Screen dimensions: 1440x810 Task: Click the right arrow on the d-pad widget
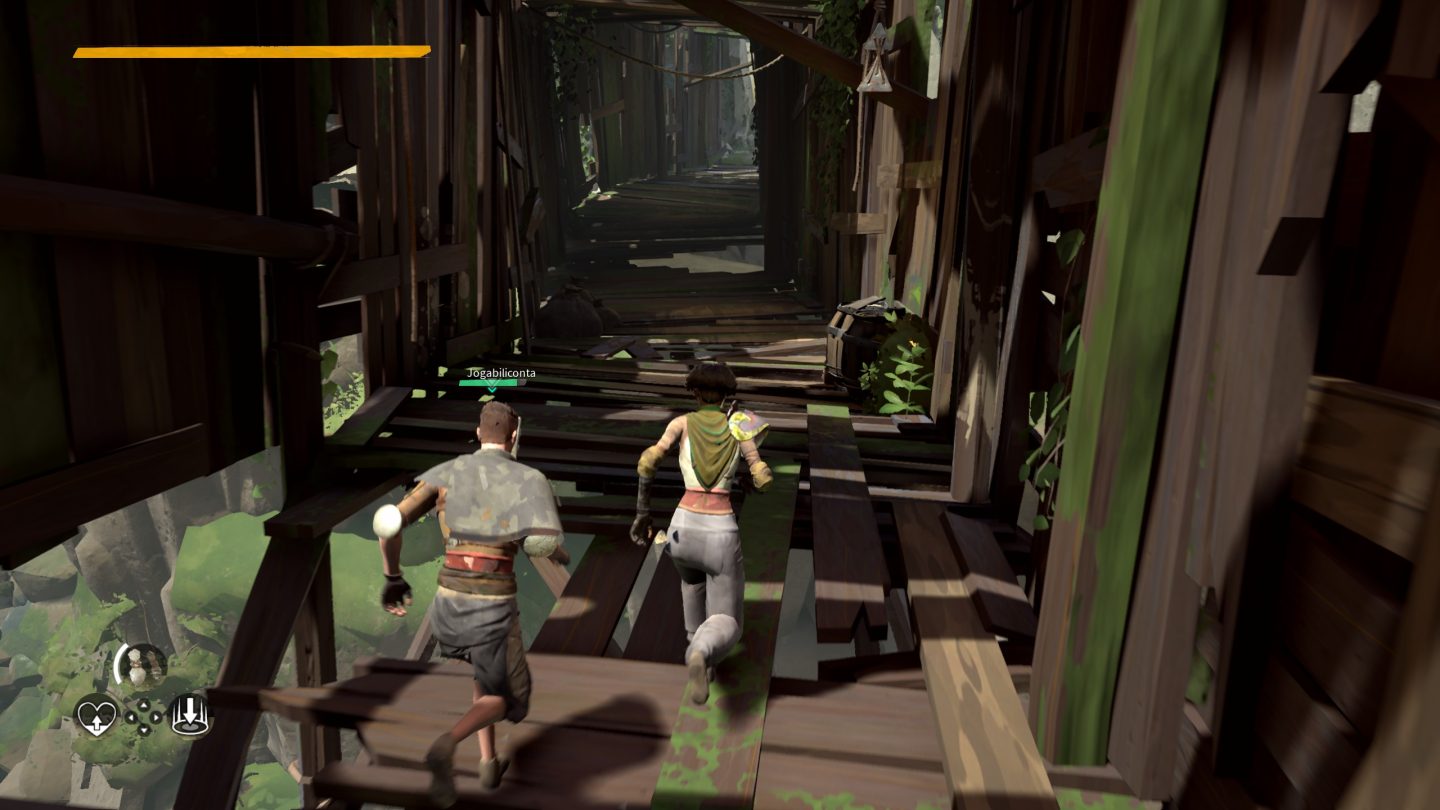156,717
